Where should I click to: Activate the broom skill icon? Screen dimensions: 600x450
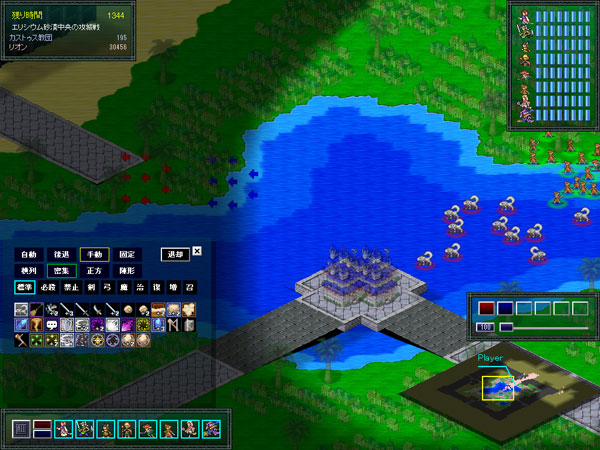[x=36, y=310]
